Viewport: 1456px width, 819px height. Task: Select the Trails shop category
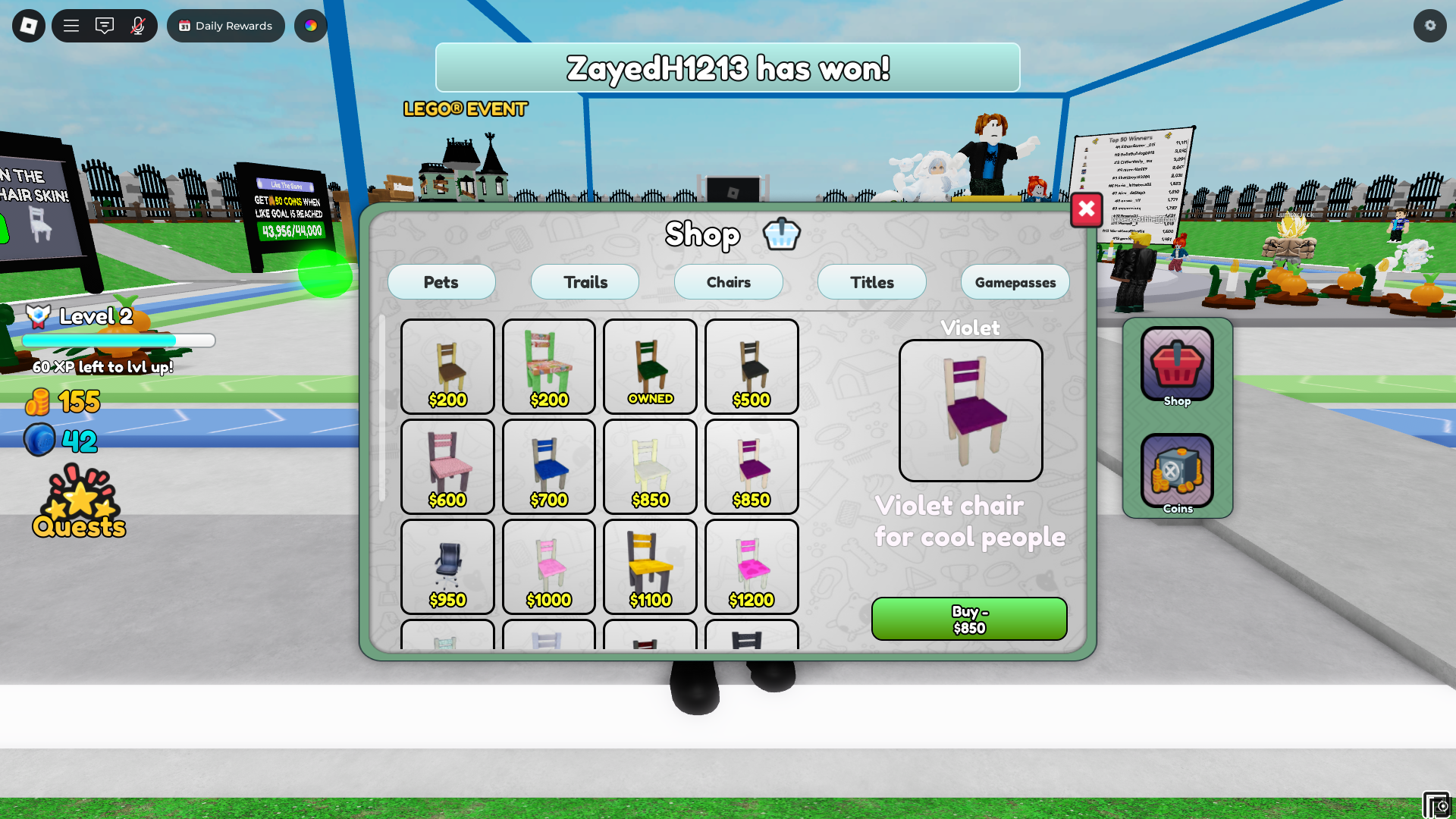[x=585, y=281]
